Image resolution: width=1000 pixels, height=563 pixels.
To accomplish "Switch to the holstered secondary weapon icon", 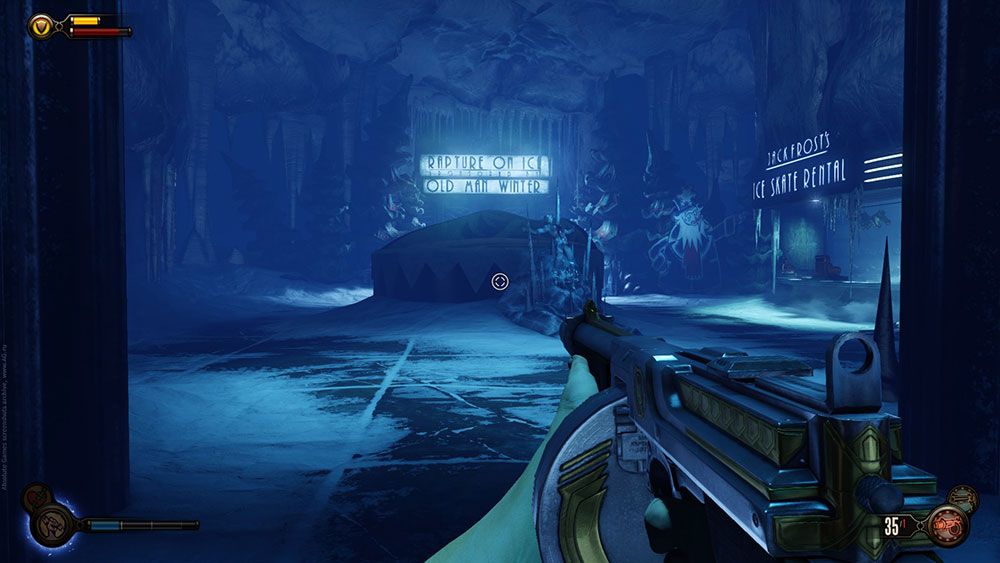I will (962, 496).
